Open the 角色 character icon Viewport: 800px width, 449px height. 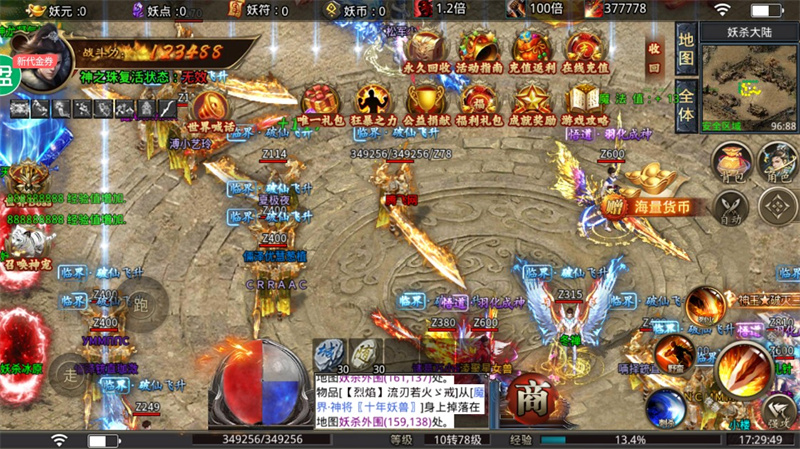click(x=777, y=162)
